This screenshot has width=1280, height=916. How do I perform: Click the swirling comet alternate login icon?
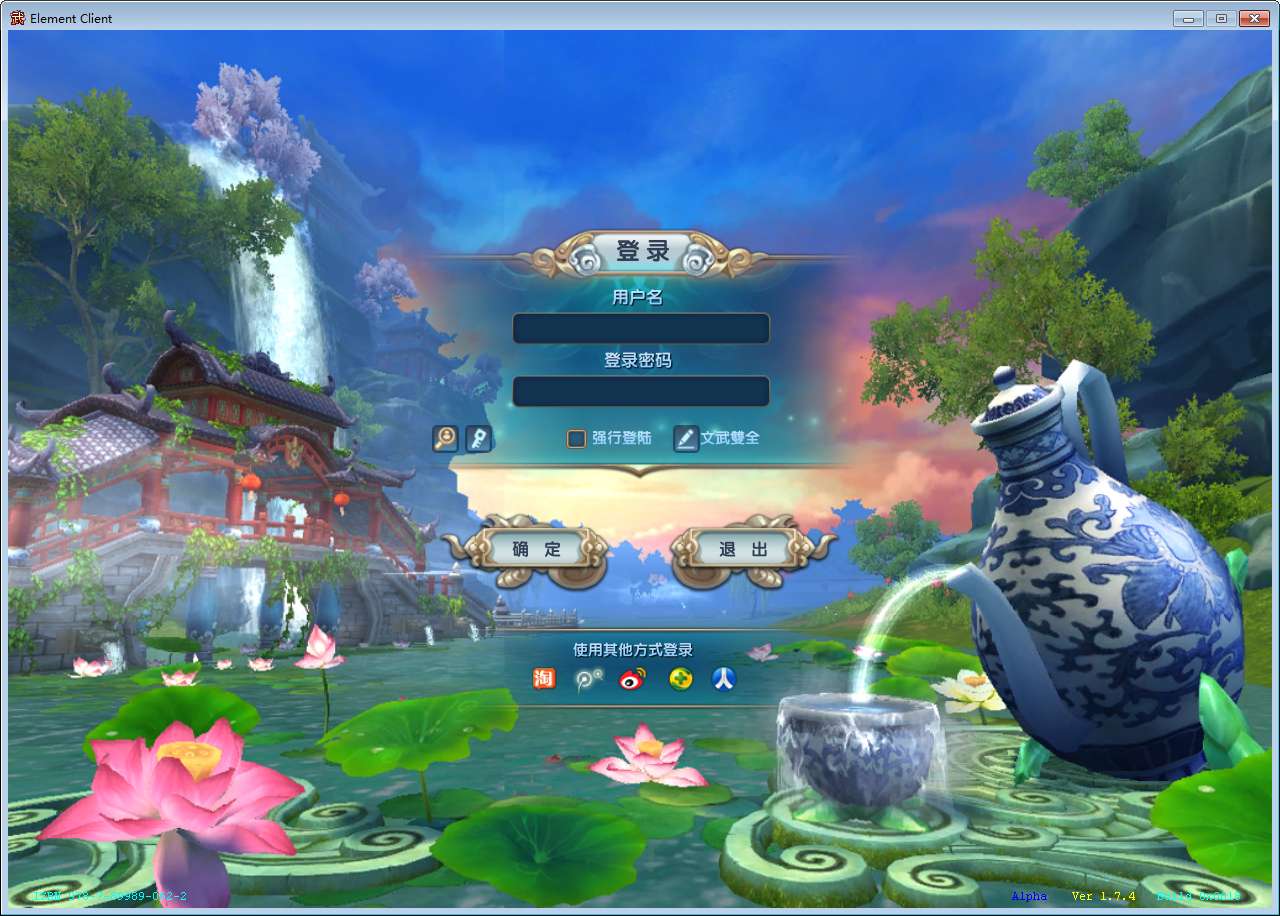pos(588,678)
